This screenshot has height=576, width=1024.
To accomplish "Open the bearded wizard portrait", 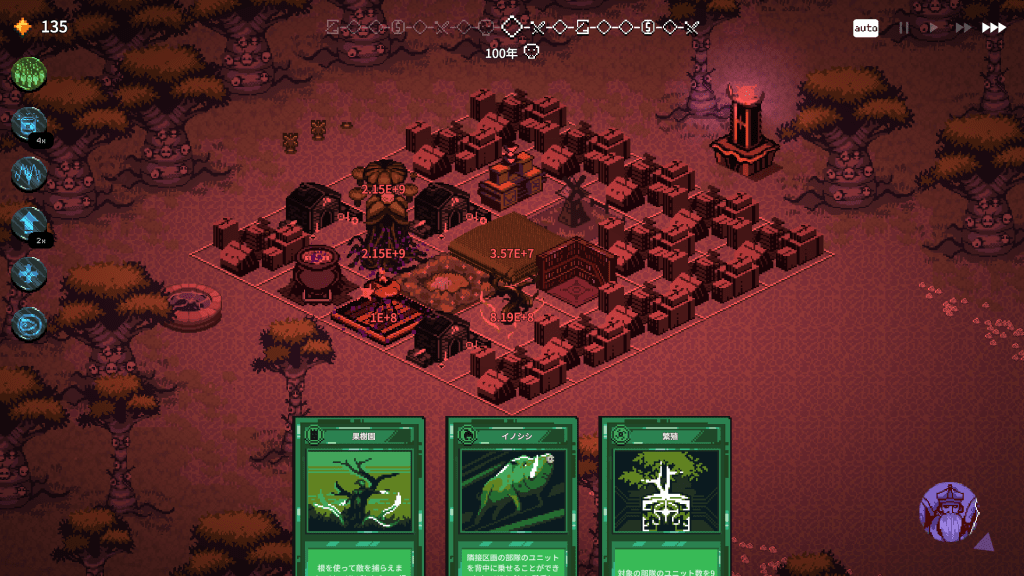I will point(948,512).
